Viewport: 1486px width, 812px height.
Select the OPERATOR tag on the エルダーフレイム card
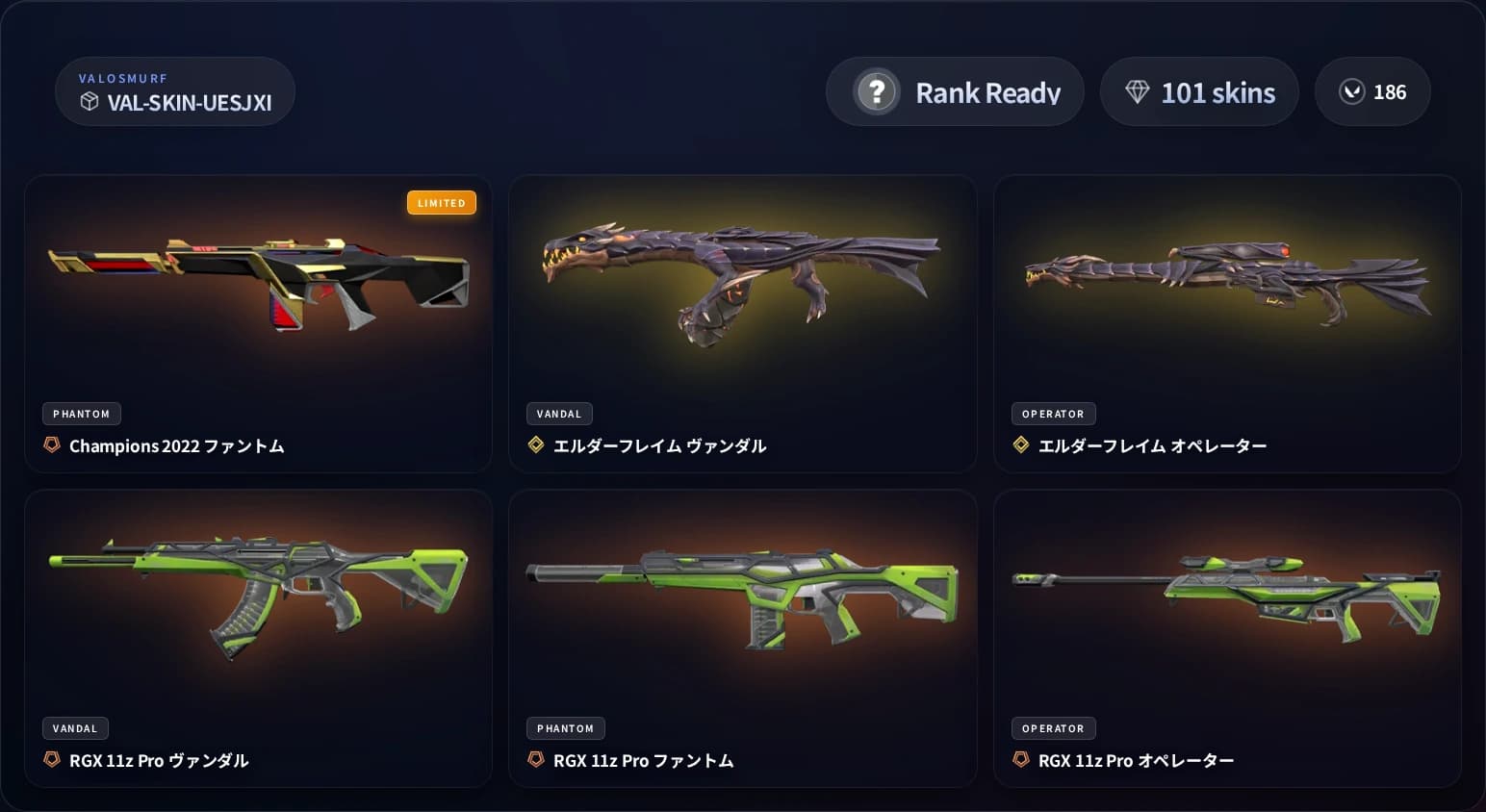(1053, 413)
